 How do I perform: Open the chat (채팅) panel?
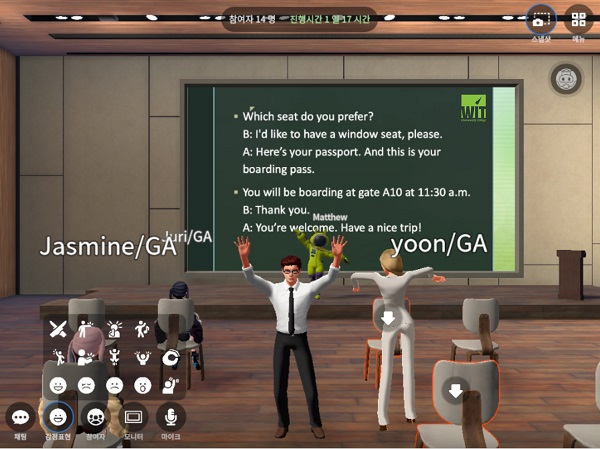tap(20, 417)
